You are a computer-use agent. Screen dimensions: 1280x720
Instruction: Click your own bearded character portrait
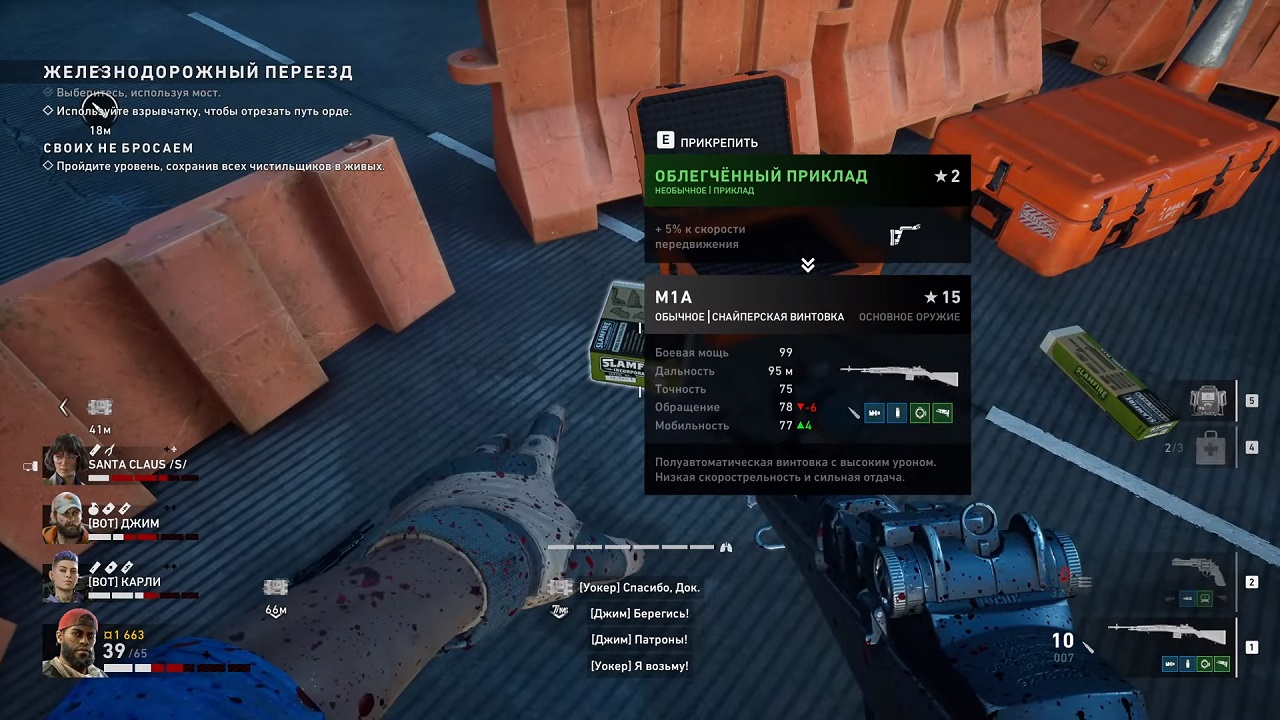74,641
